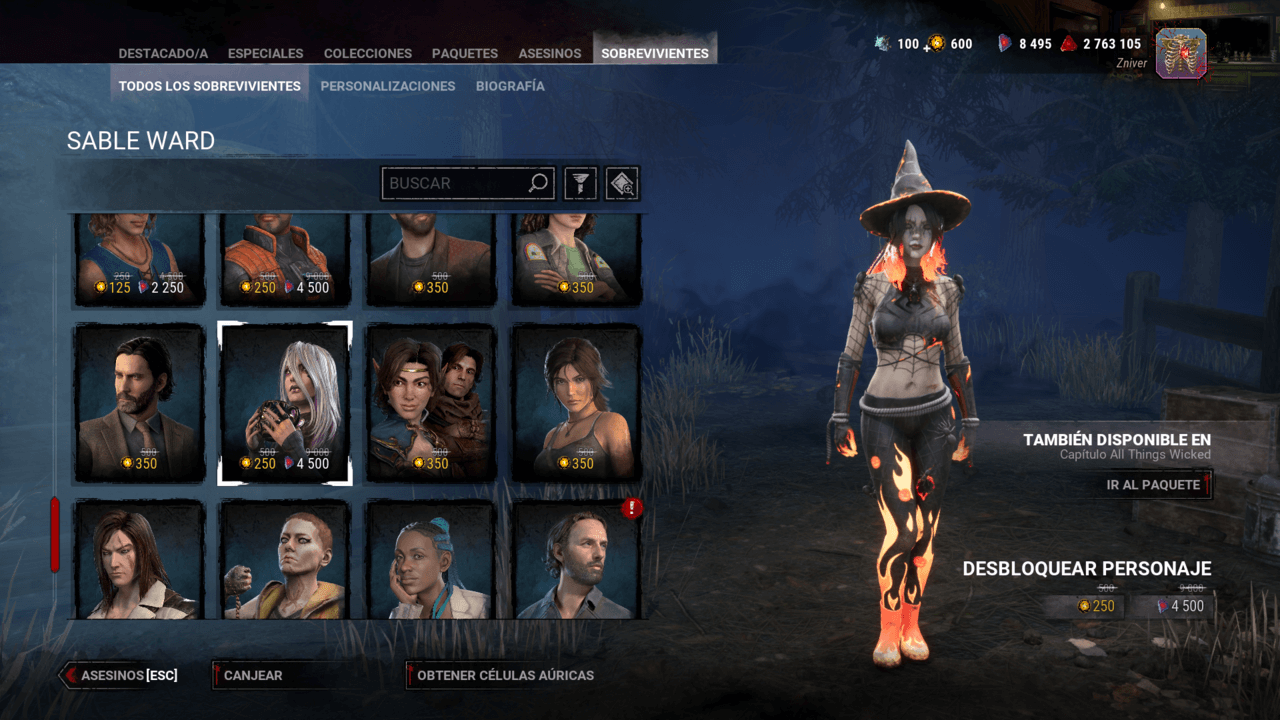Go to the Paquetes tab
This screenshot has width=1280, height=720.
pyautogui.click(x=465, y=53)
